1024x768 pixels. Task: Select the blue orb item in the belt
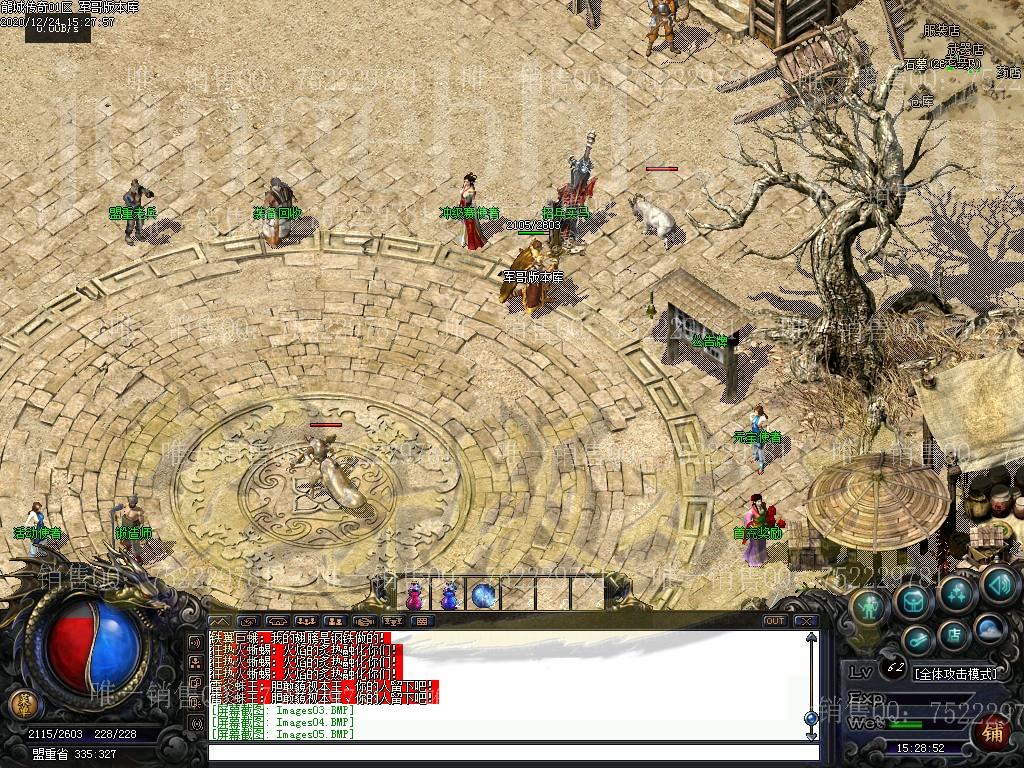click(484, 596)
